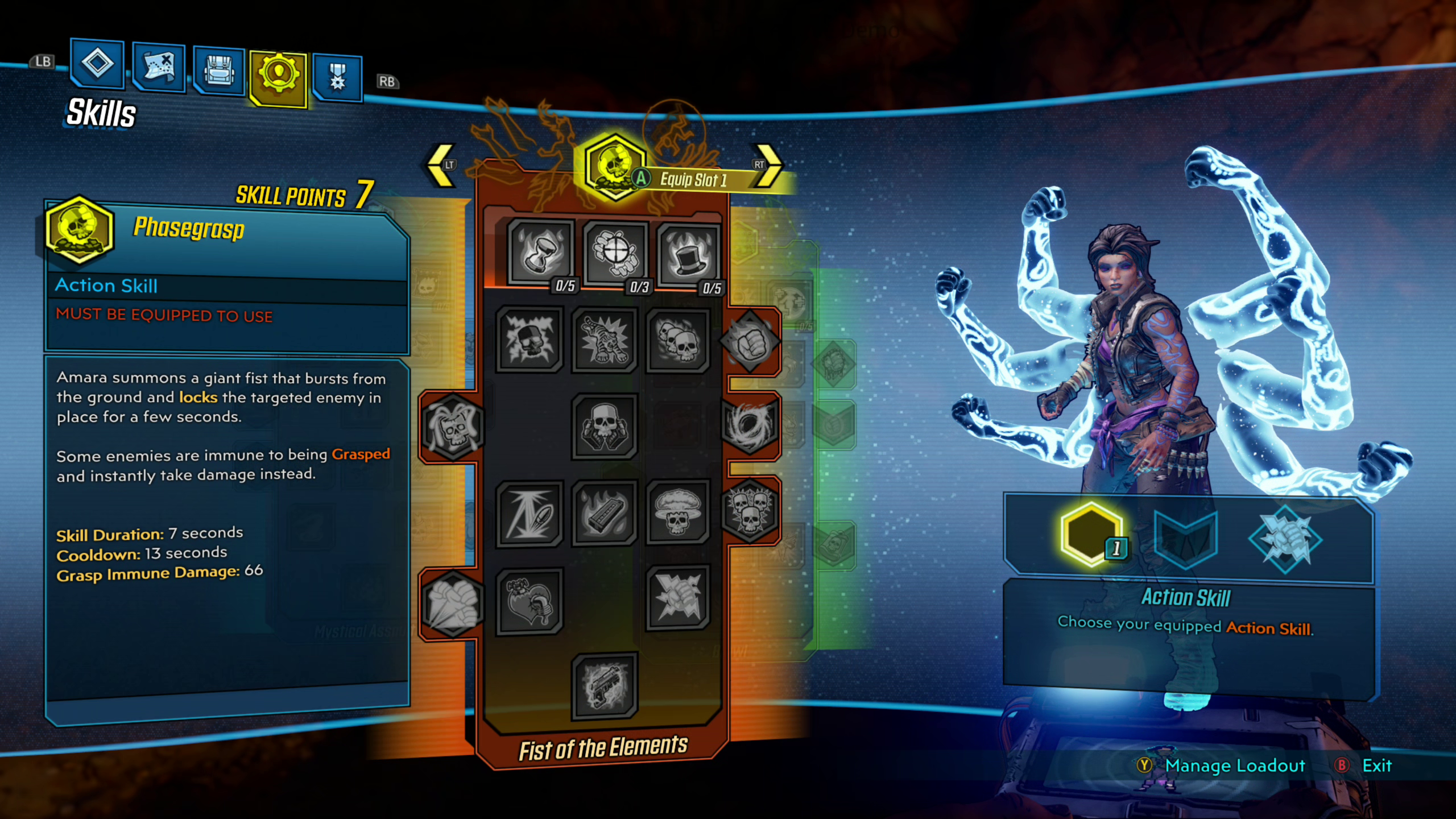Select the yellow Skills gear tab
The width and height of the screenshot is (1456, 819).
click(x=278, y=77)
